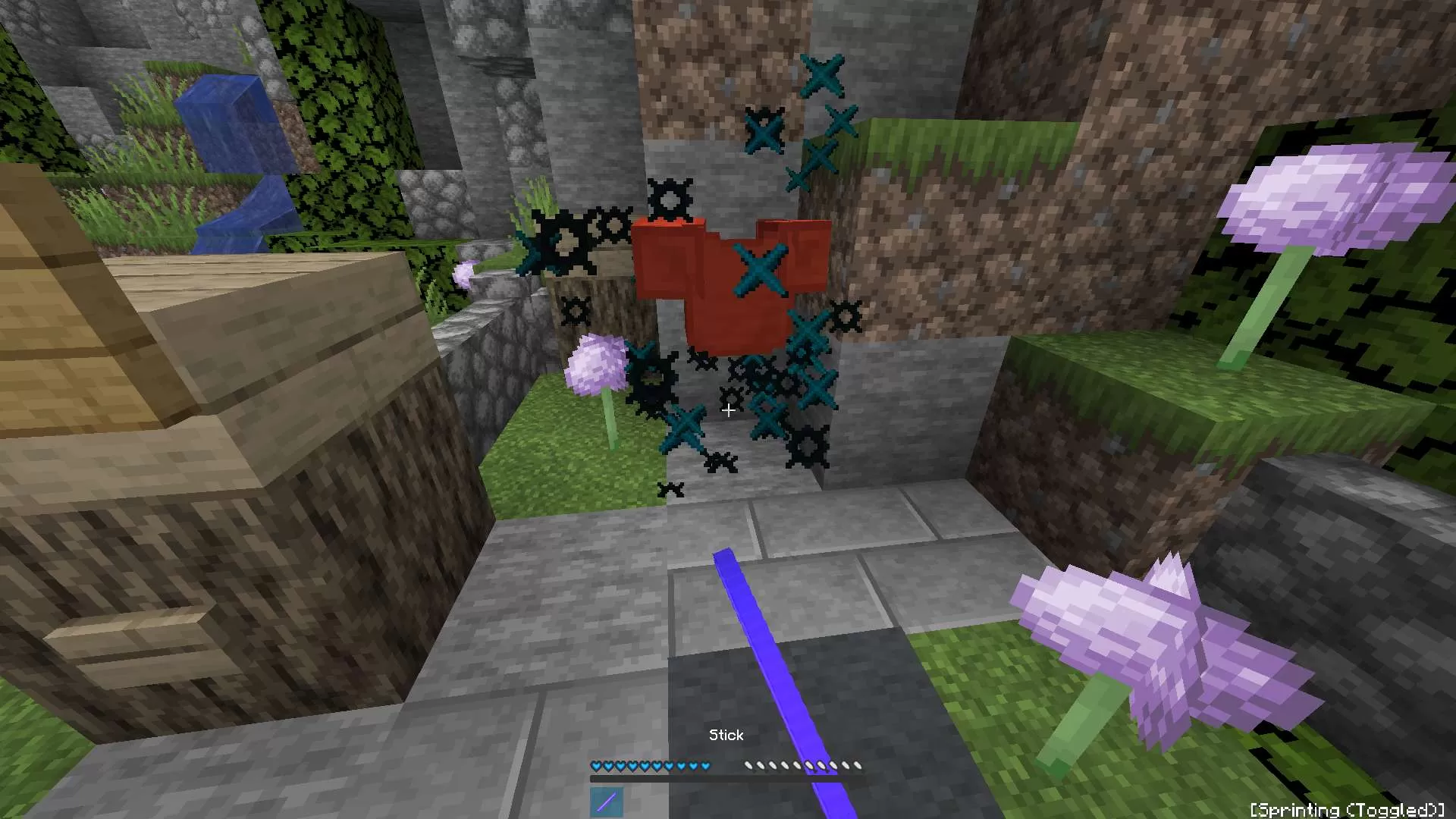This screenshot has height=819, width=1456.
Task: Click the rightmost heart of the health display
Action: point(705,766)
